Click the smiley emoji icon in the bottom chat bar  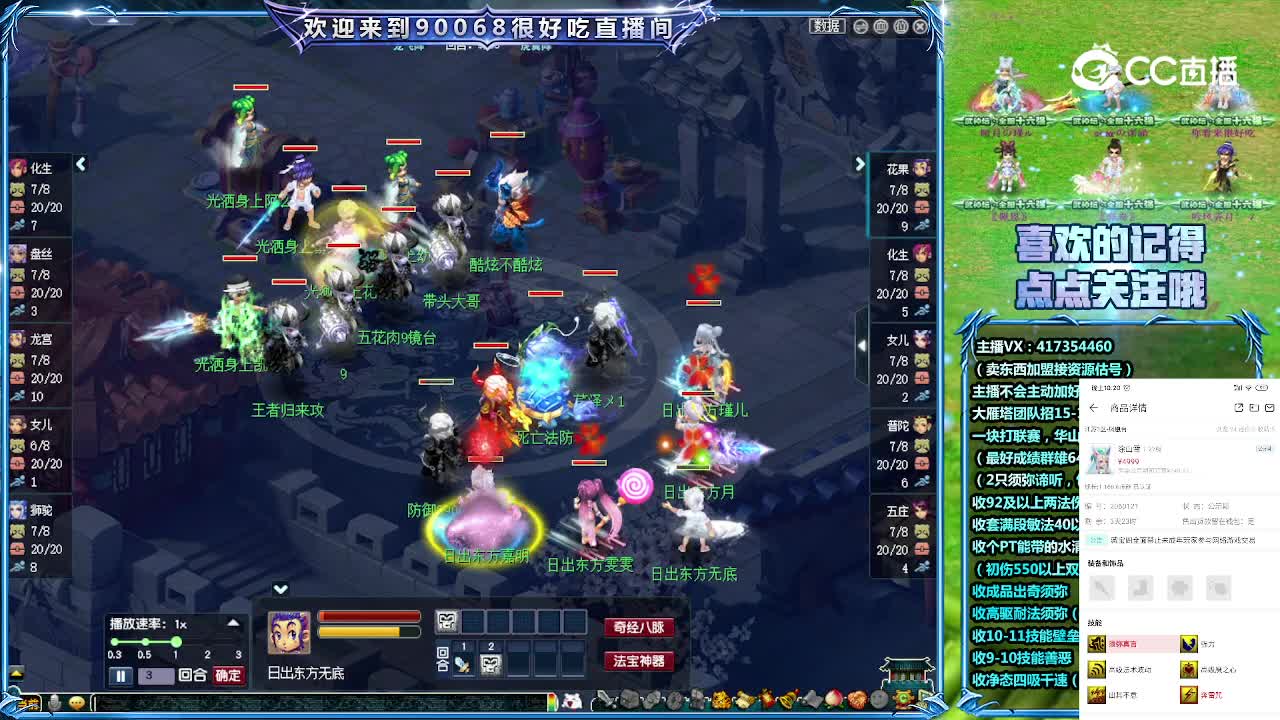click(x=77, y=702)
